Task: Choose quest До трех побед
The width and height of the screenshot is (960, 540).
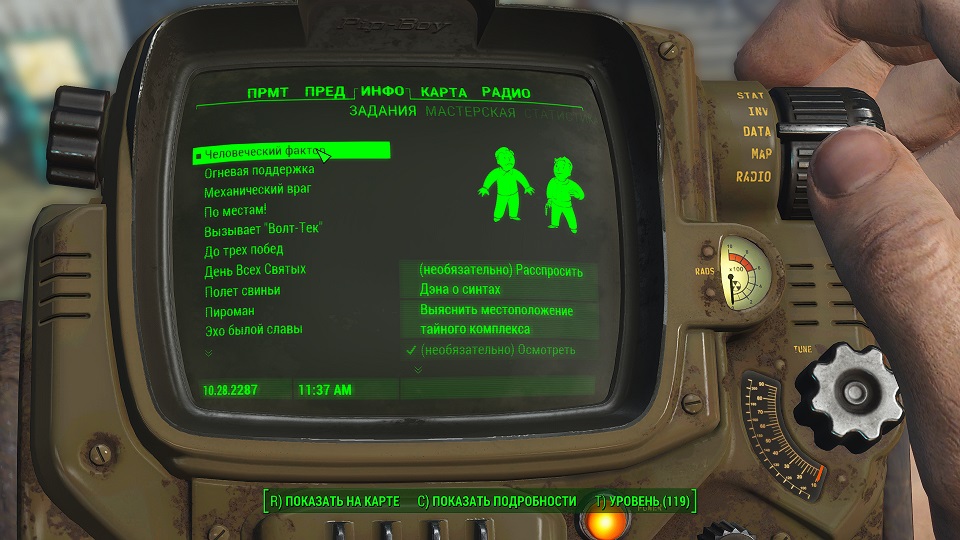Action: pyautogui.click(x=244, y=250)
